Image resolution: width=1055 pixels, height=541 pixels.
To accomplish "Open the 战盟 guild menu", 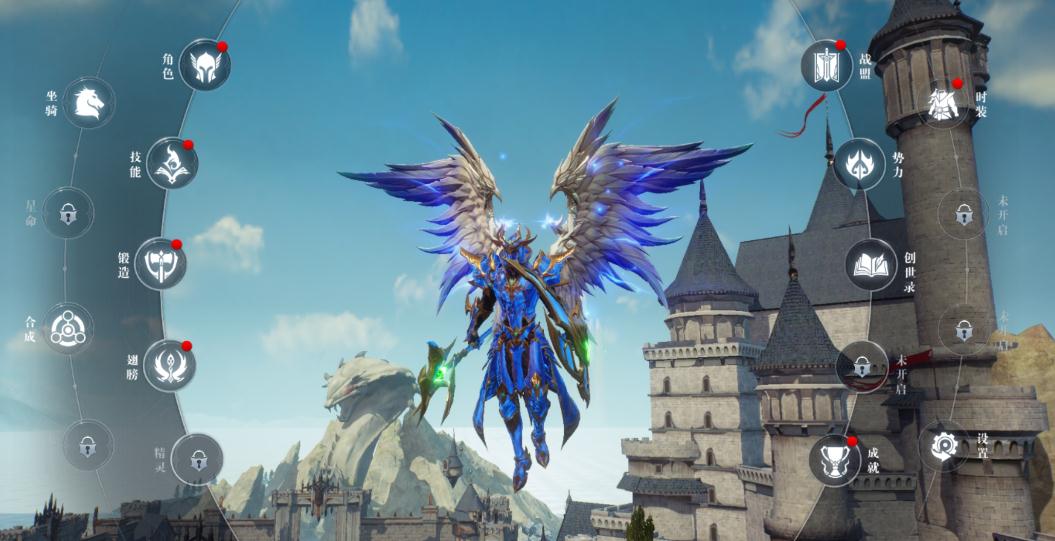I will (826, 65).
